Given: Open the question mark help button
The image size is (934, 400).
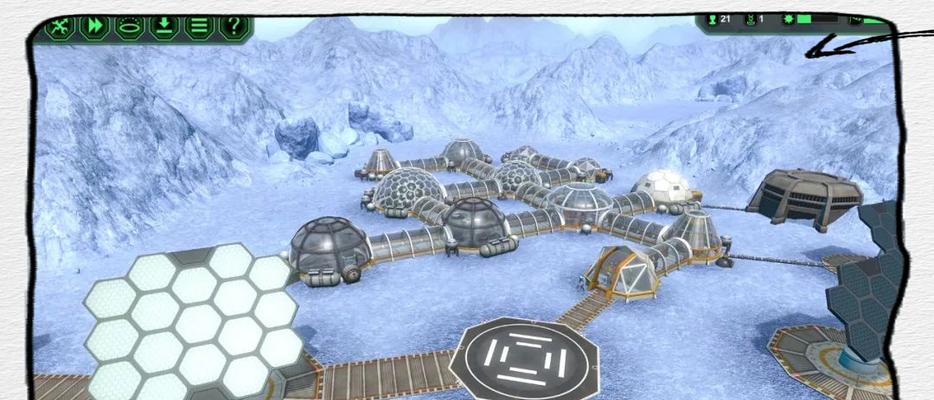Looking at the screenshot, I should coord(232,26).
